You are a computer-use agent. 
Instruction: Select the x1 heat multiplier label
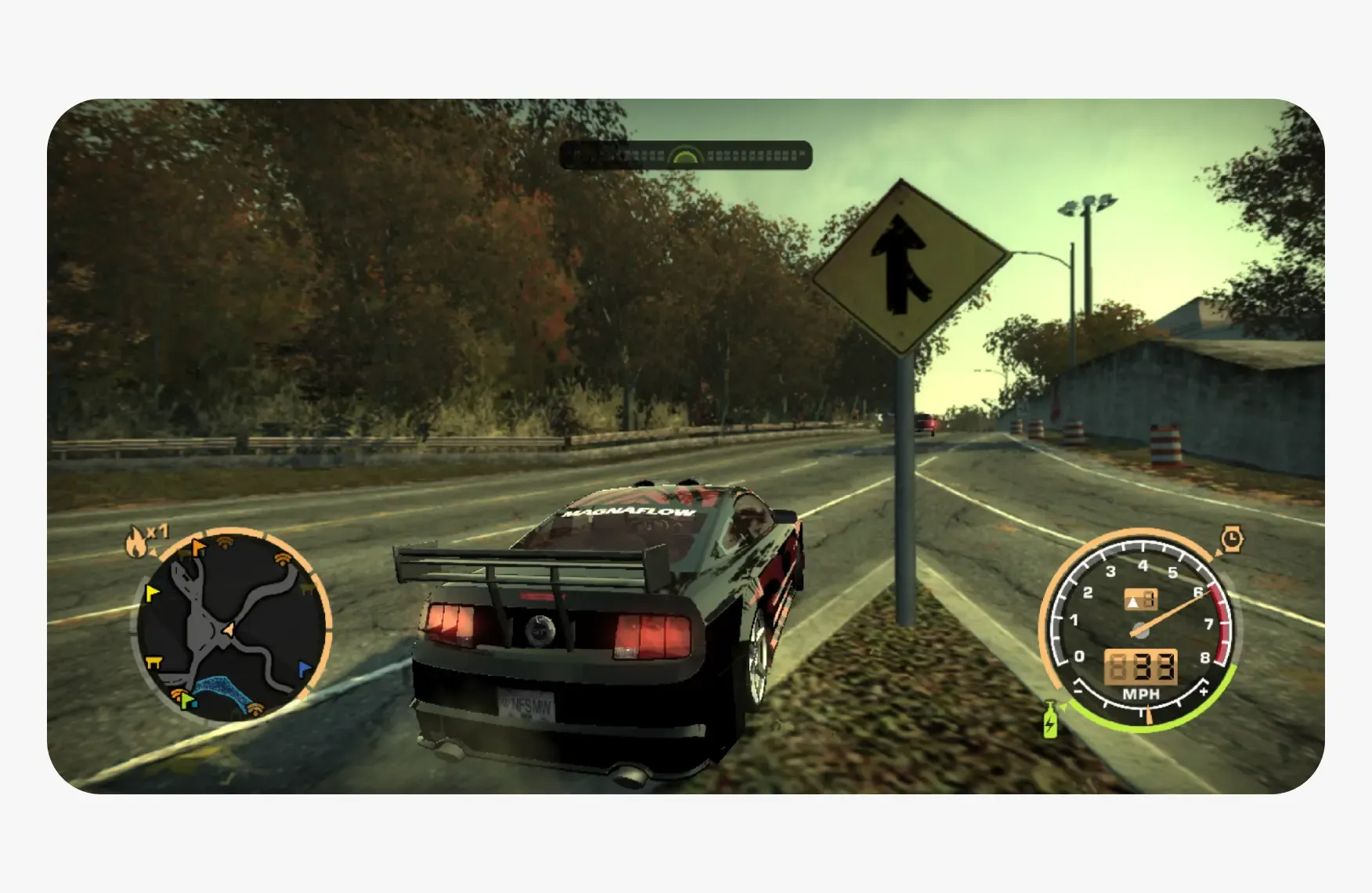(x=158, y=530)
